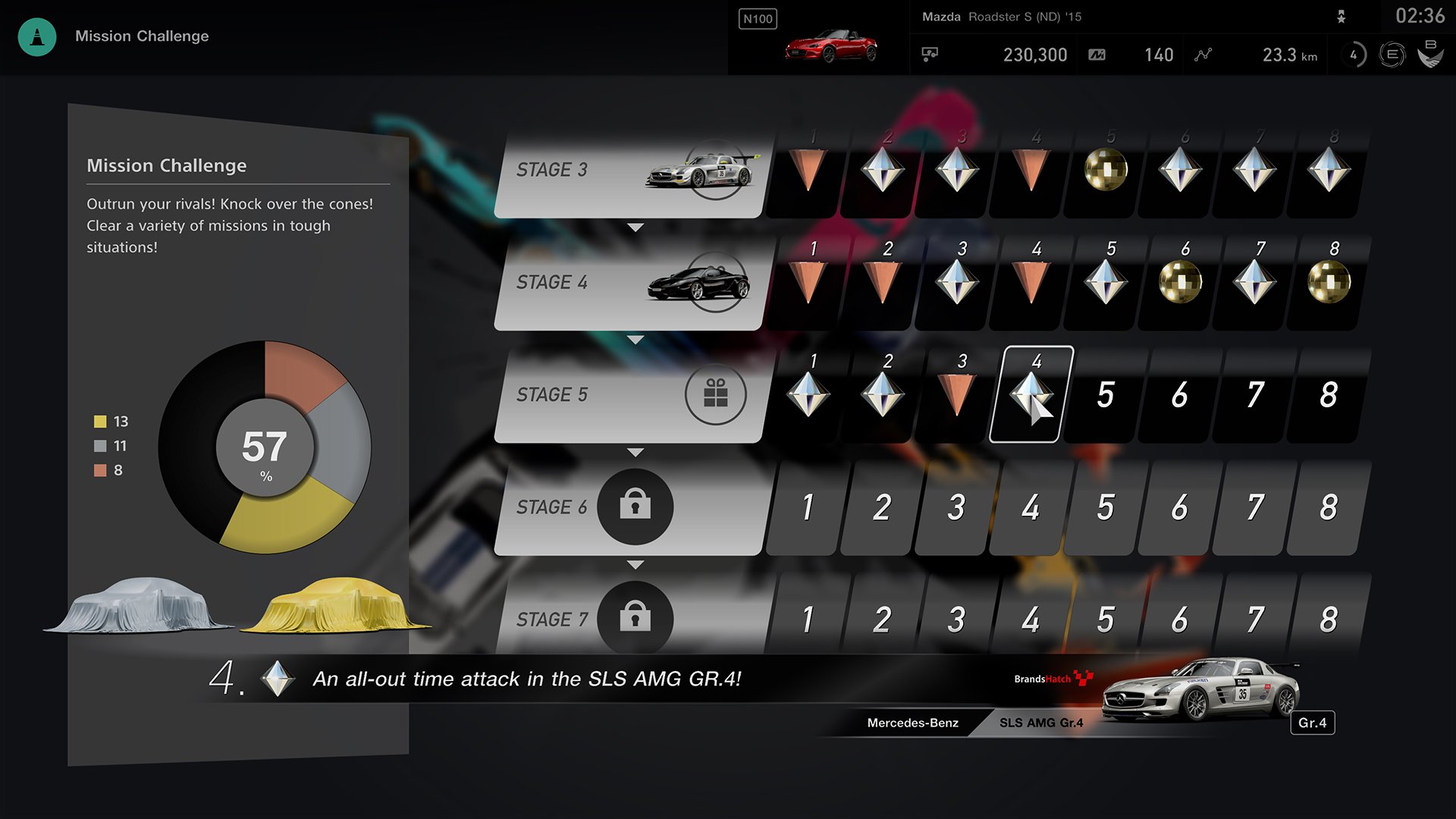
Task: Select the wing emblem icon beside rating B
Action: 1429,55
